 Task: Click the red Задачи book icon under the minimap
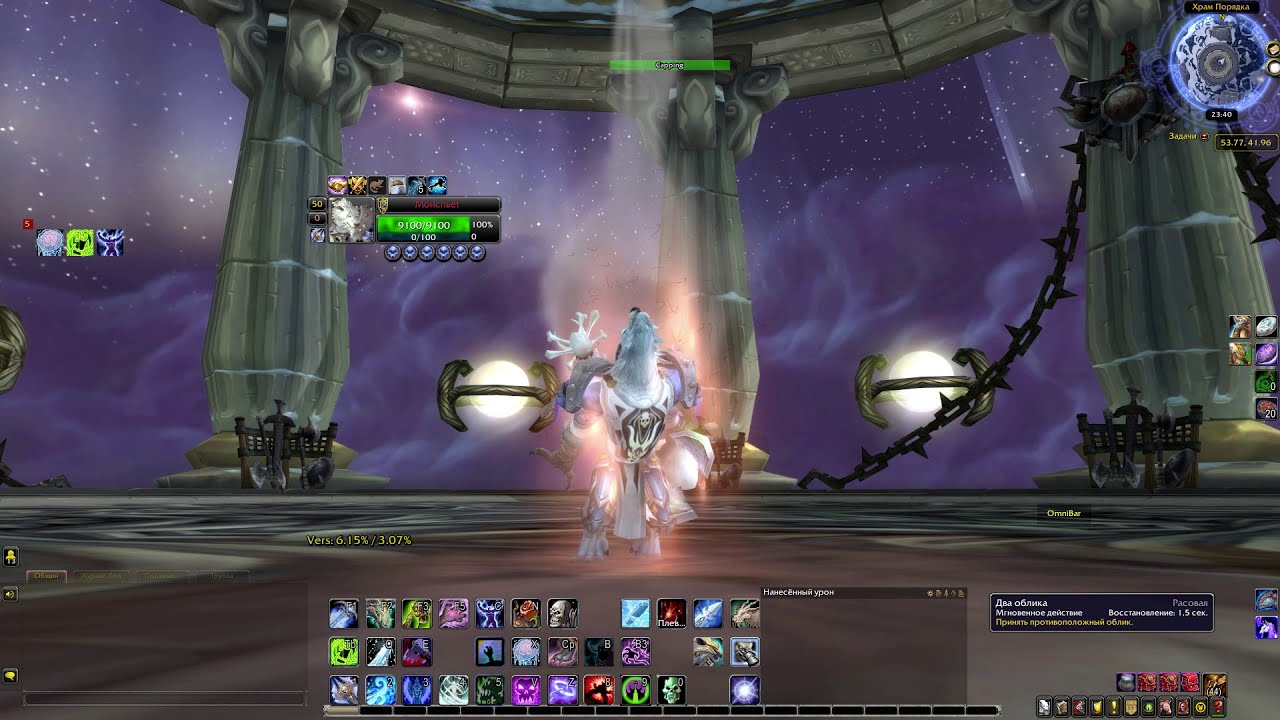coord(1204,136)
